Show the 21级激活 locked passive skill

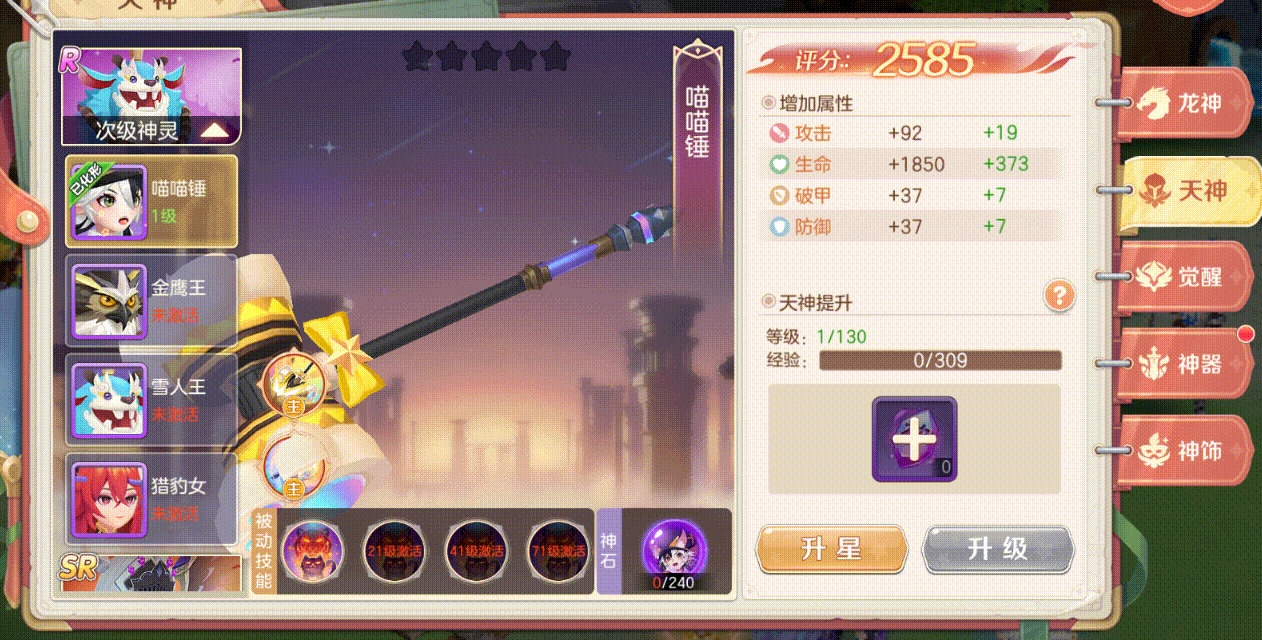(x=394, y=550)
